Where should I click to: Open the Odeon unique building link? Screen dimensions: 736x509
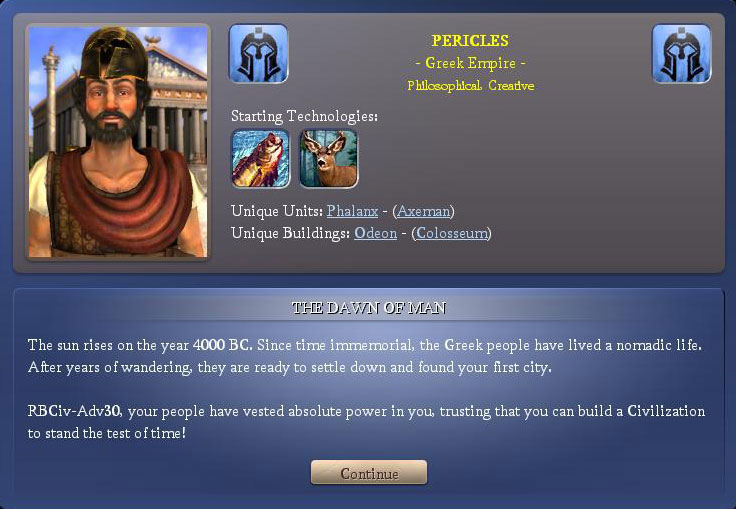375,233
